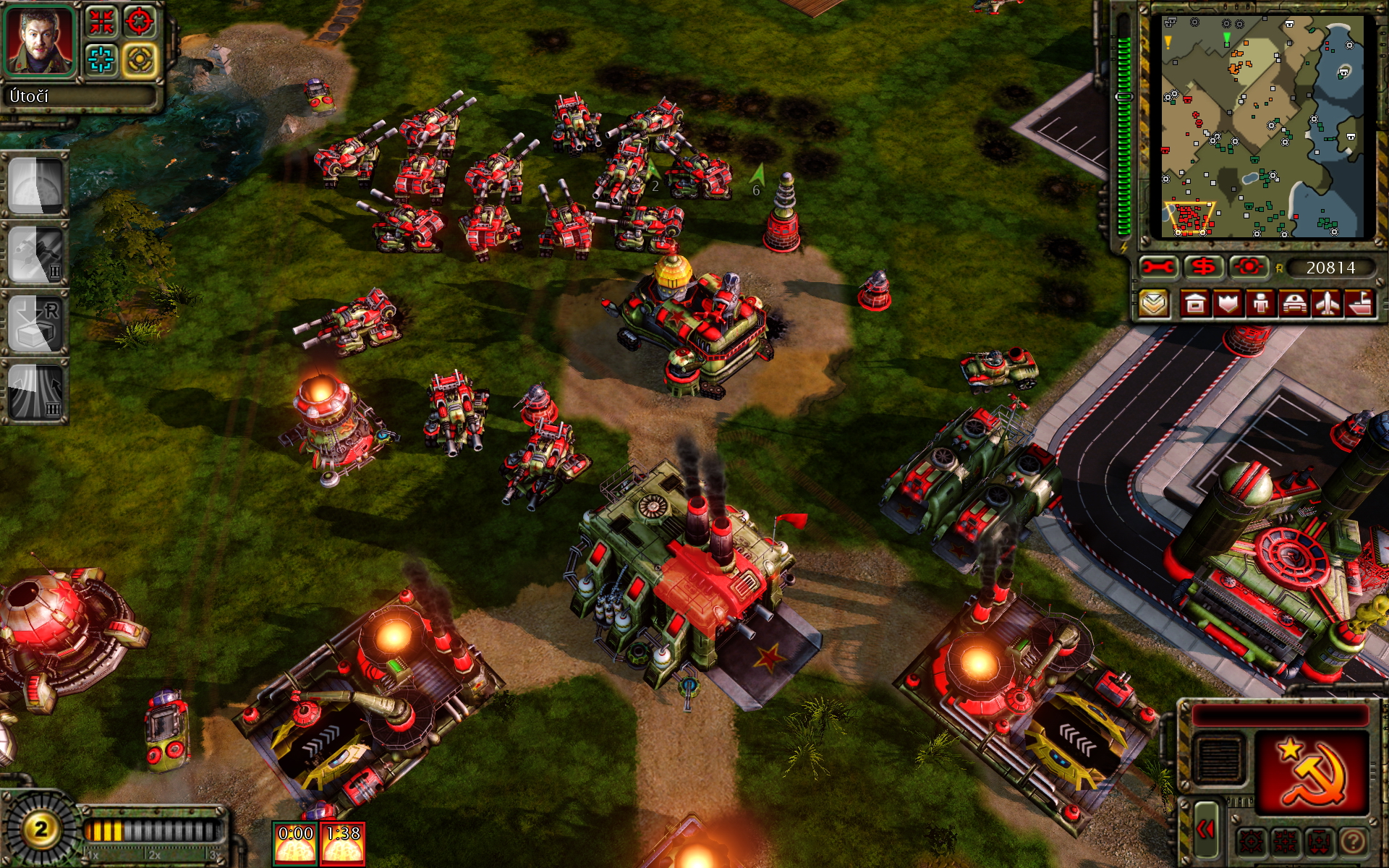Click the ready 0:00 support power icon
This screenshot has width=1389, height=868.
pos(295,843)
